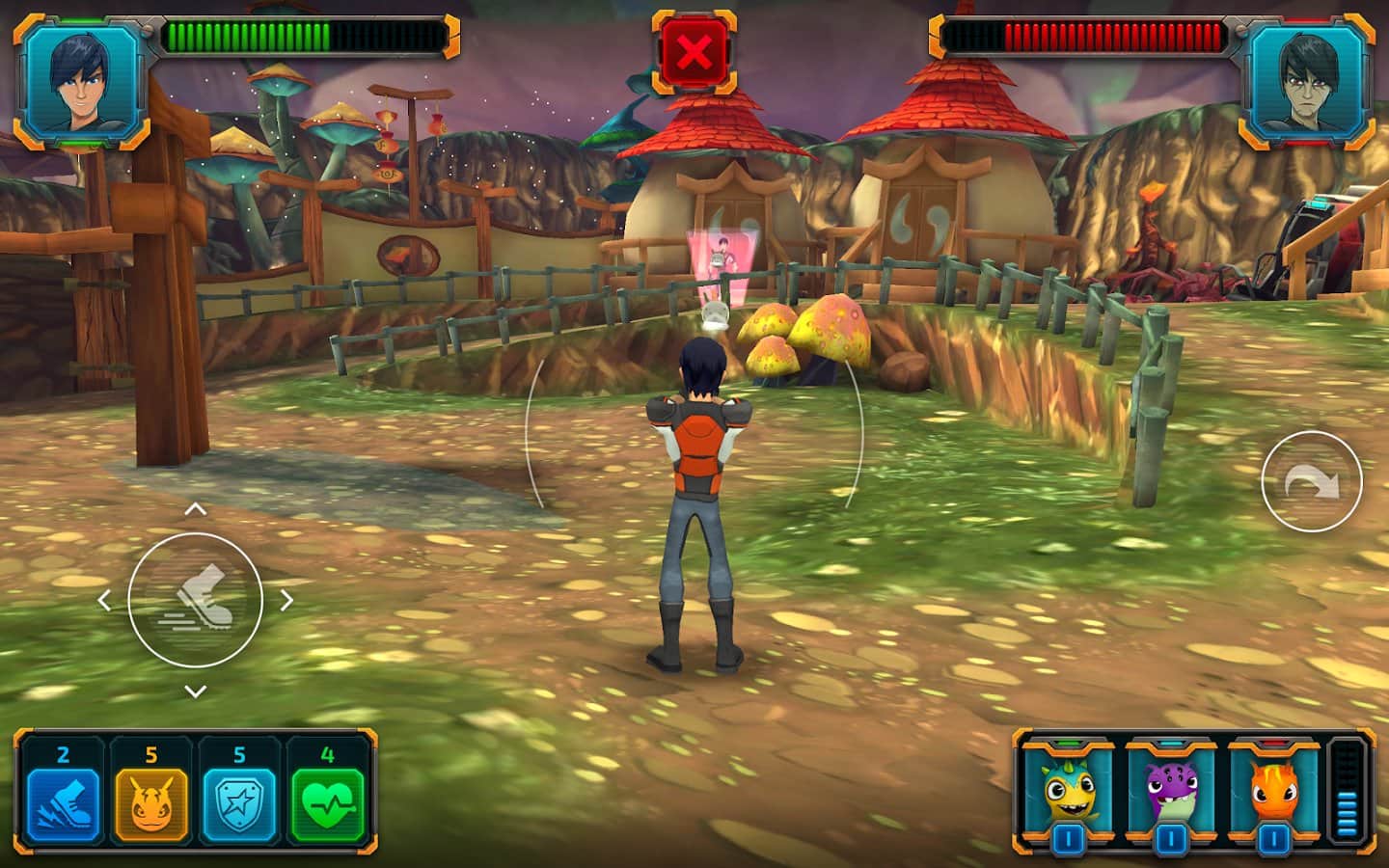Viewport: 1389px width, 868px height.
Task: Use the orange slug face power-up
Action: [x=151, y=804]
